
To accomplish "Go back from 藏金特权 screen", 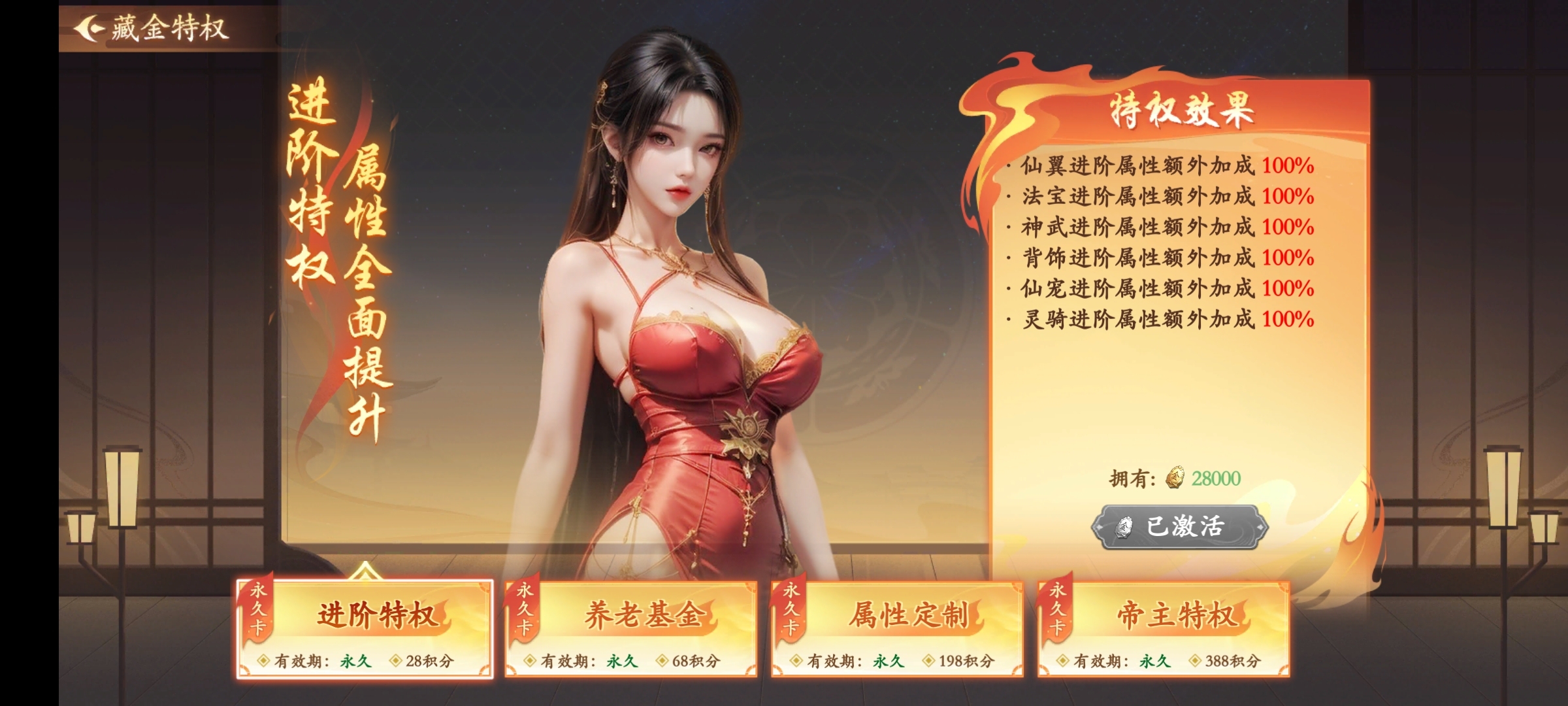I will [89, 29].
